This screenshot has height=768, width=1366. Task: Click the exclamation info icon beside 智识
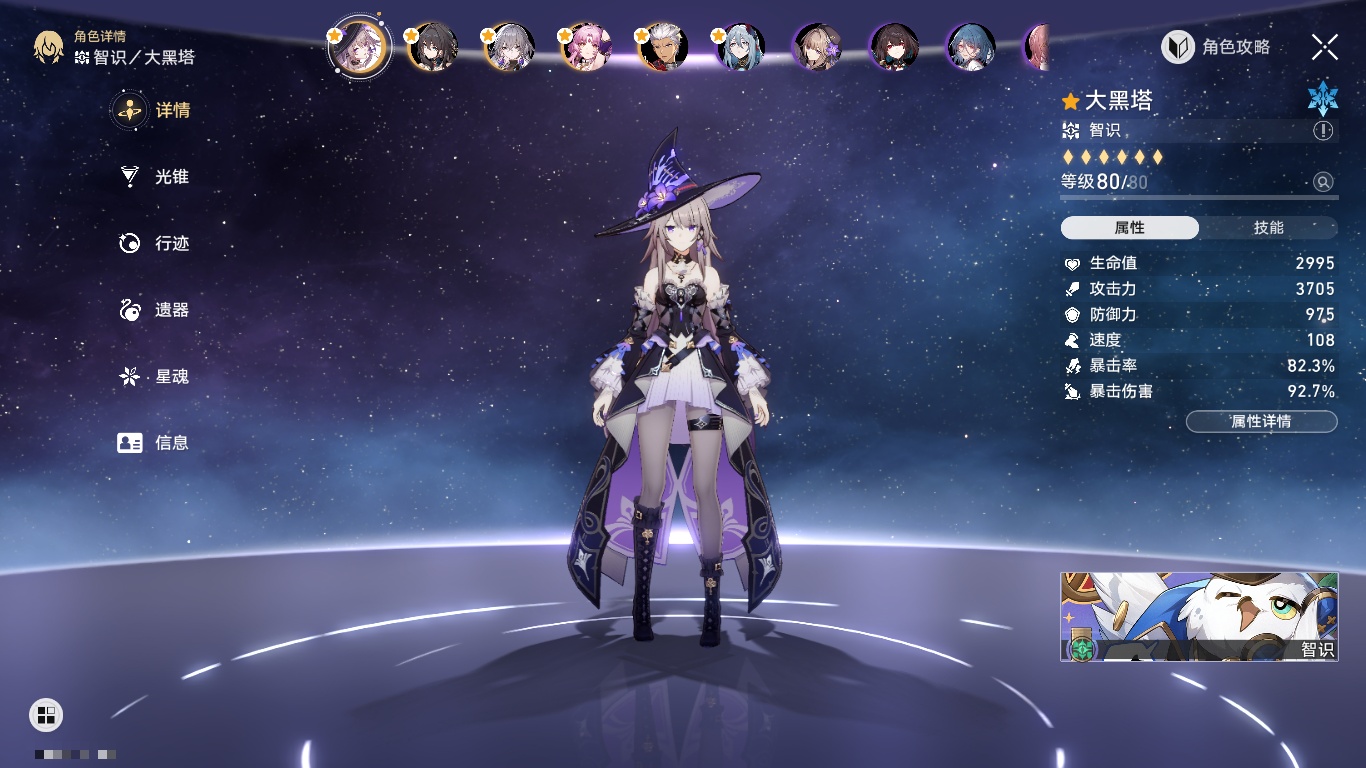point(1323,131)
